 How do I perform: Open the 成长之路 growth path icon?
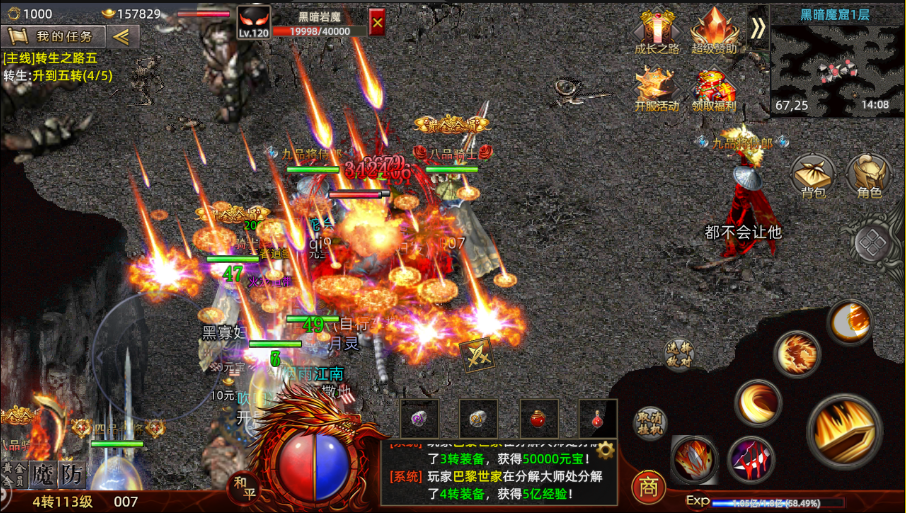pos(657,30)
